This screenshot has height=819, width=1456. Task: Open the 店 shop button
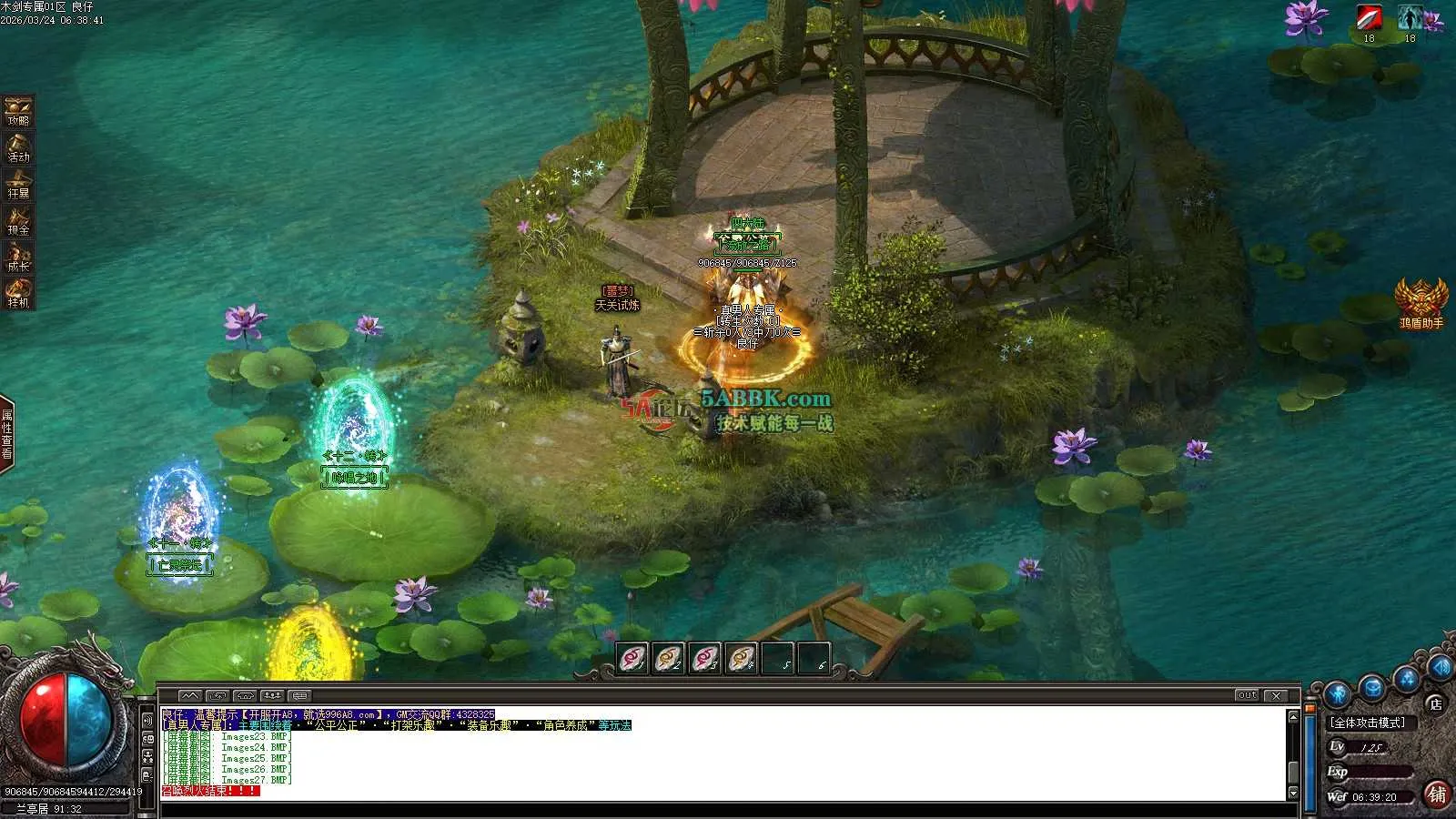coord(1435,703)
